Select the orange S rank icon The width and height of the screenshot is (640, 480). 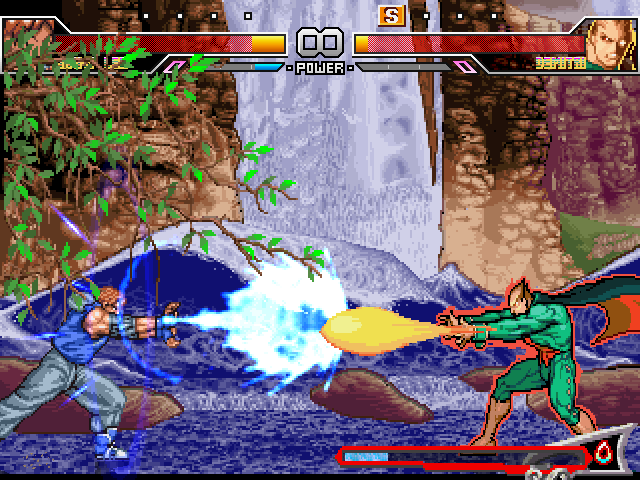coord(389,16)
